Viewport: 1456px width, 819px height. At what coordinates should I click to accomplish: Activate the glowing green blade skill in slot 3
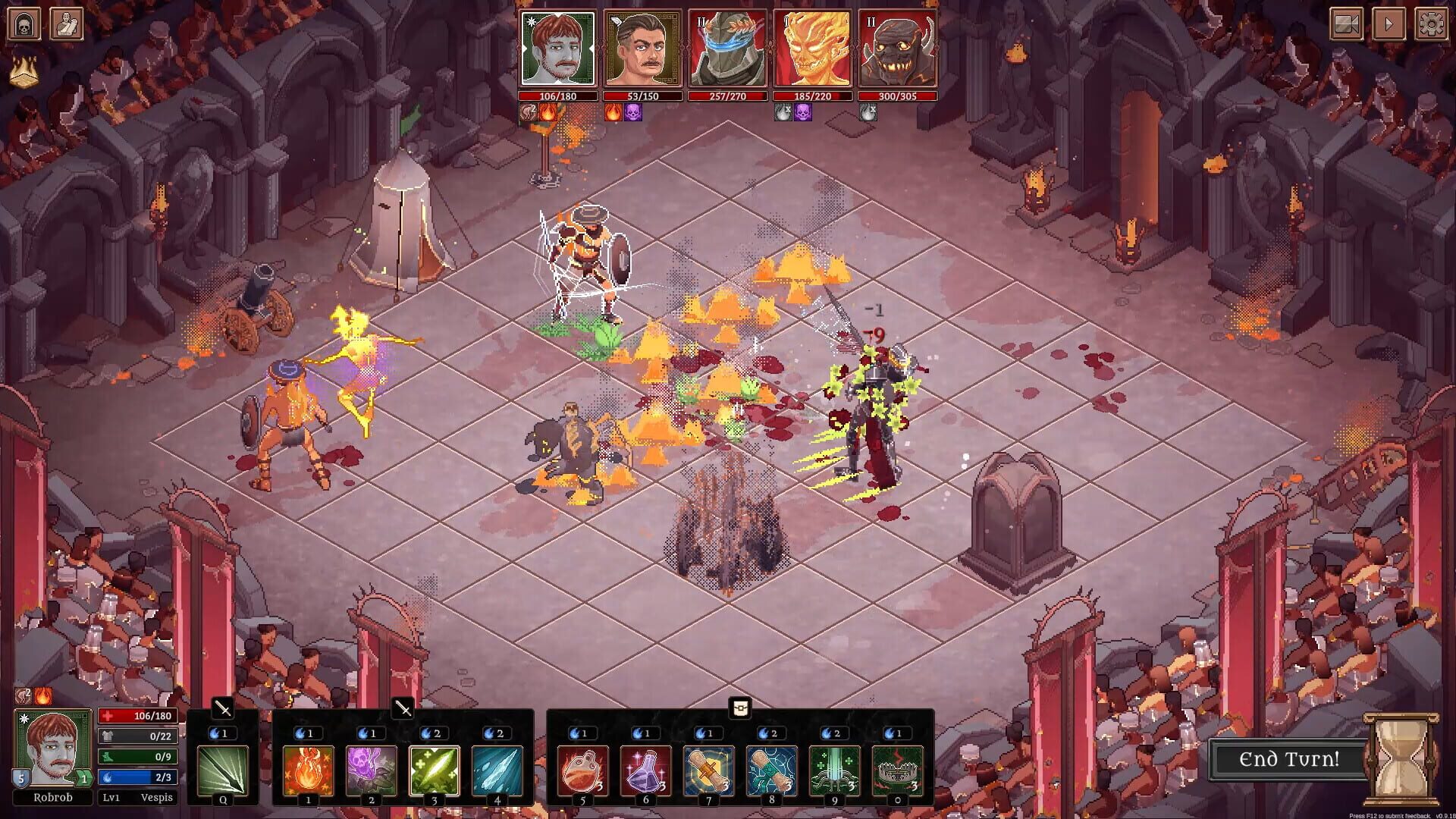[437, 770]
